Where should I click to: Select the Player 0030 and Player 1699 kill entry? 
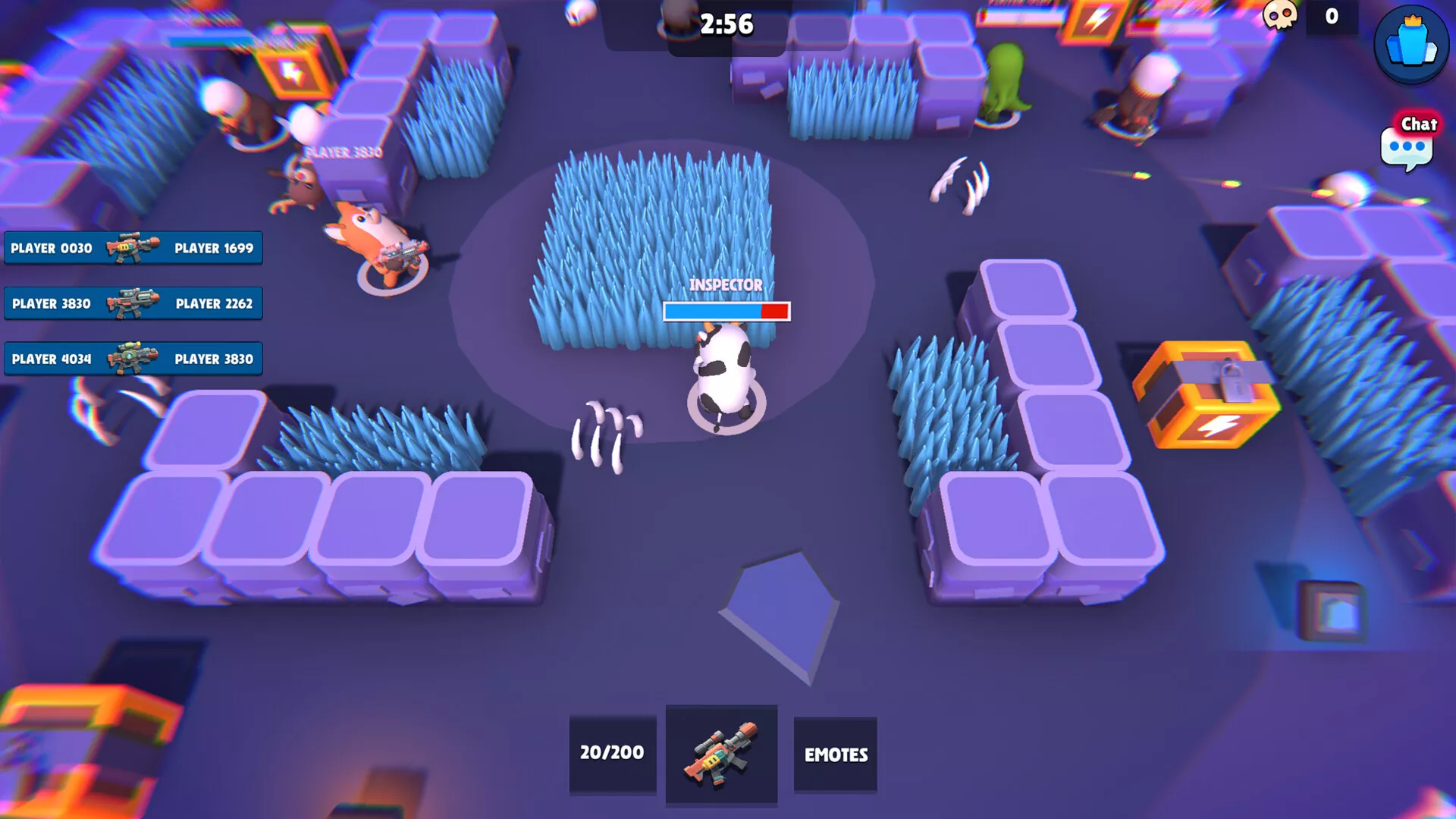tap(133, 248)
